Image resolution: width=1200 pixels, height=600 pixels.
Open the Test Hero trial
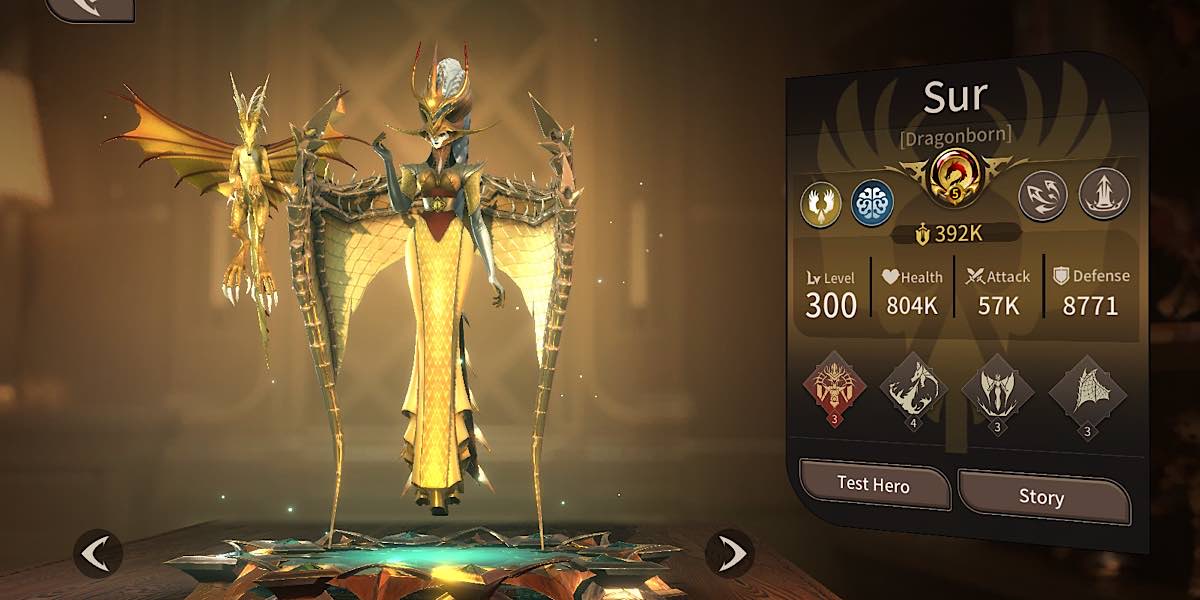click(x=873, y=486)
